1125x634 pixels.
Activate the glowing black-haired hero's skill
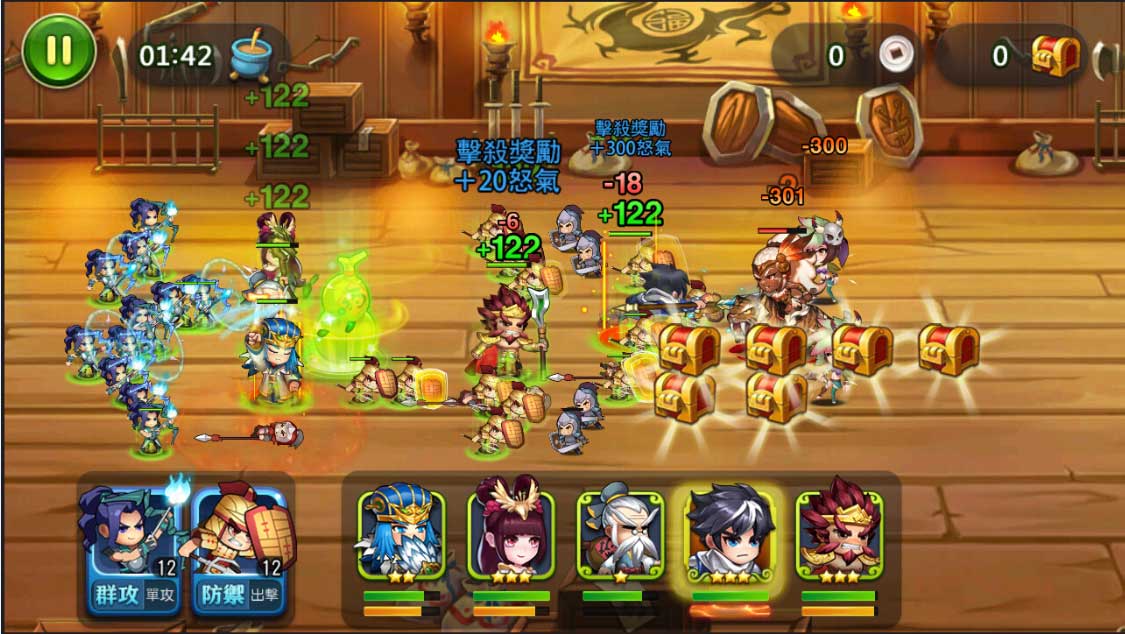tap(730, 533)
